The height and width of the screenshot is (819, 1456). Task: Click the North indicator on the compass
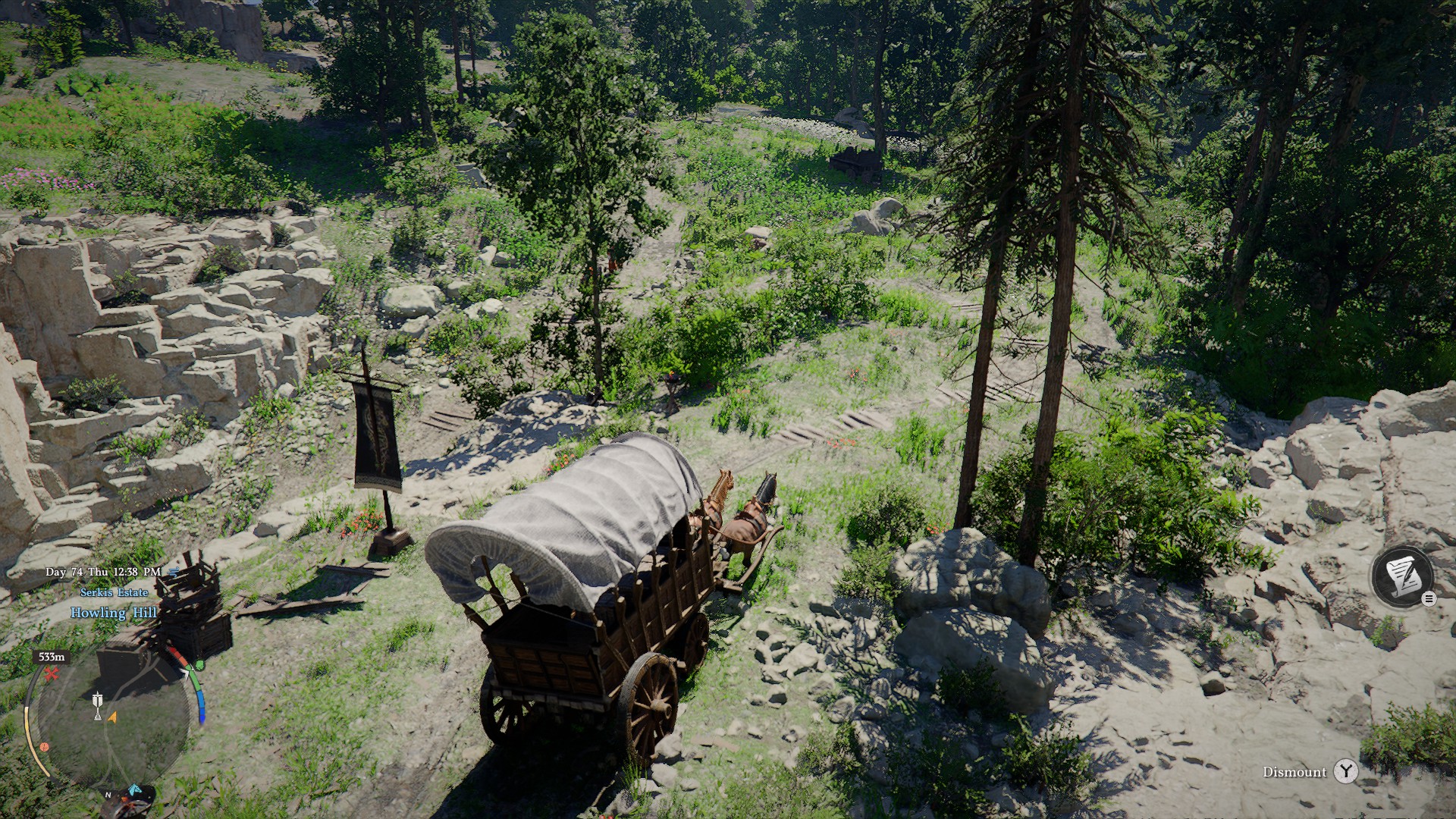coord(107,795)
